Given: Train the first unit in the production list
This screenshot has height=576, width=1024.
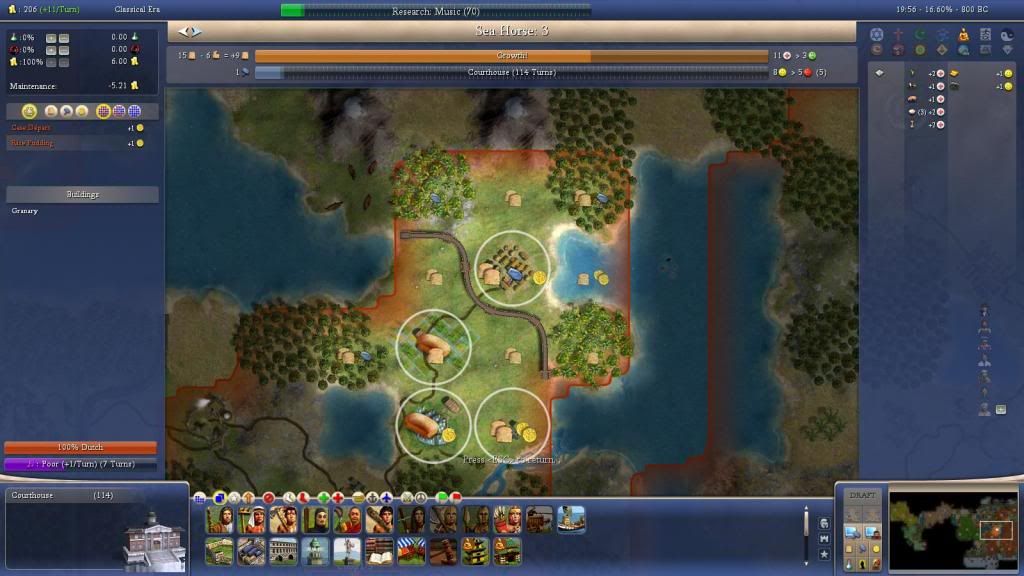Looking at the screenshot, I should click(219, 519).
